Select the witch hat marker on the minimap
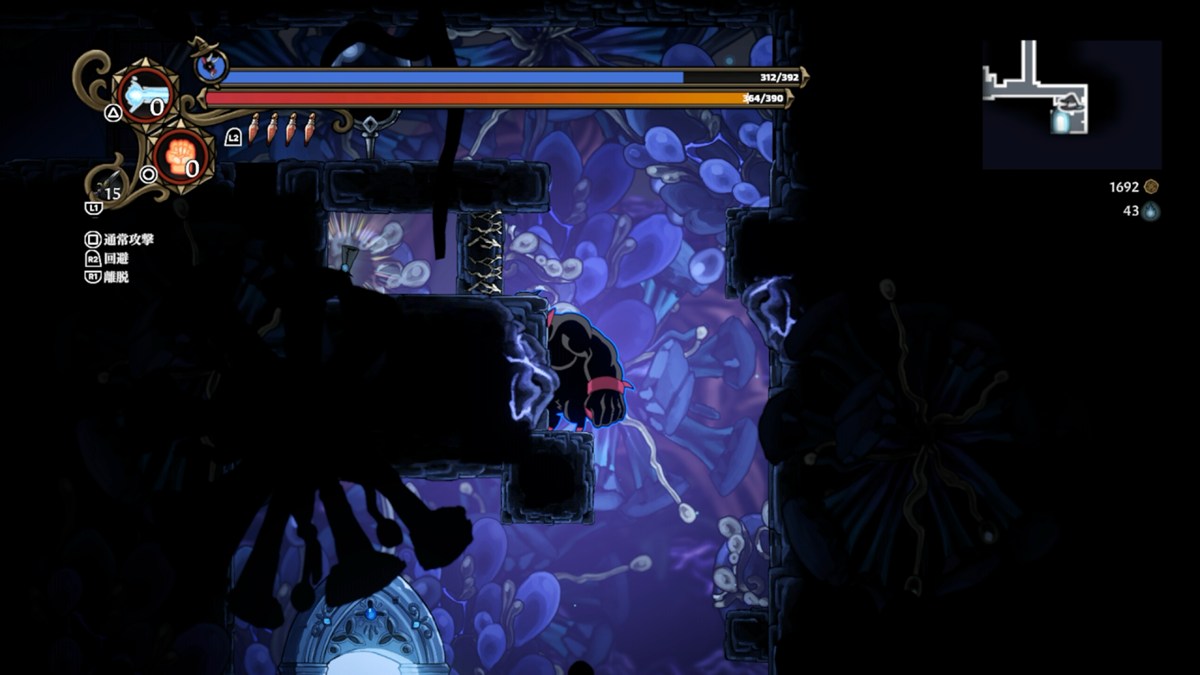The height and width of the screenshot is (675, 1200). tap(1070, 102)
